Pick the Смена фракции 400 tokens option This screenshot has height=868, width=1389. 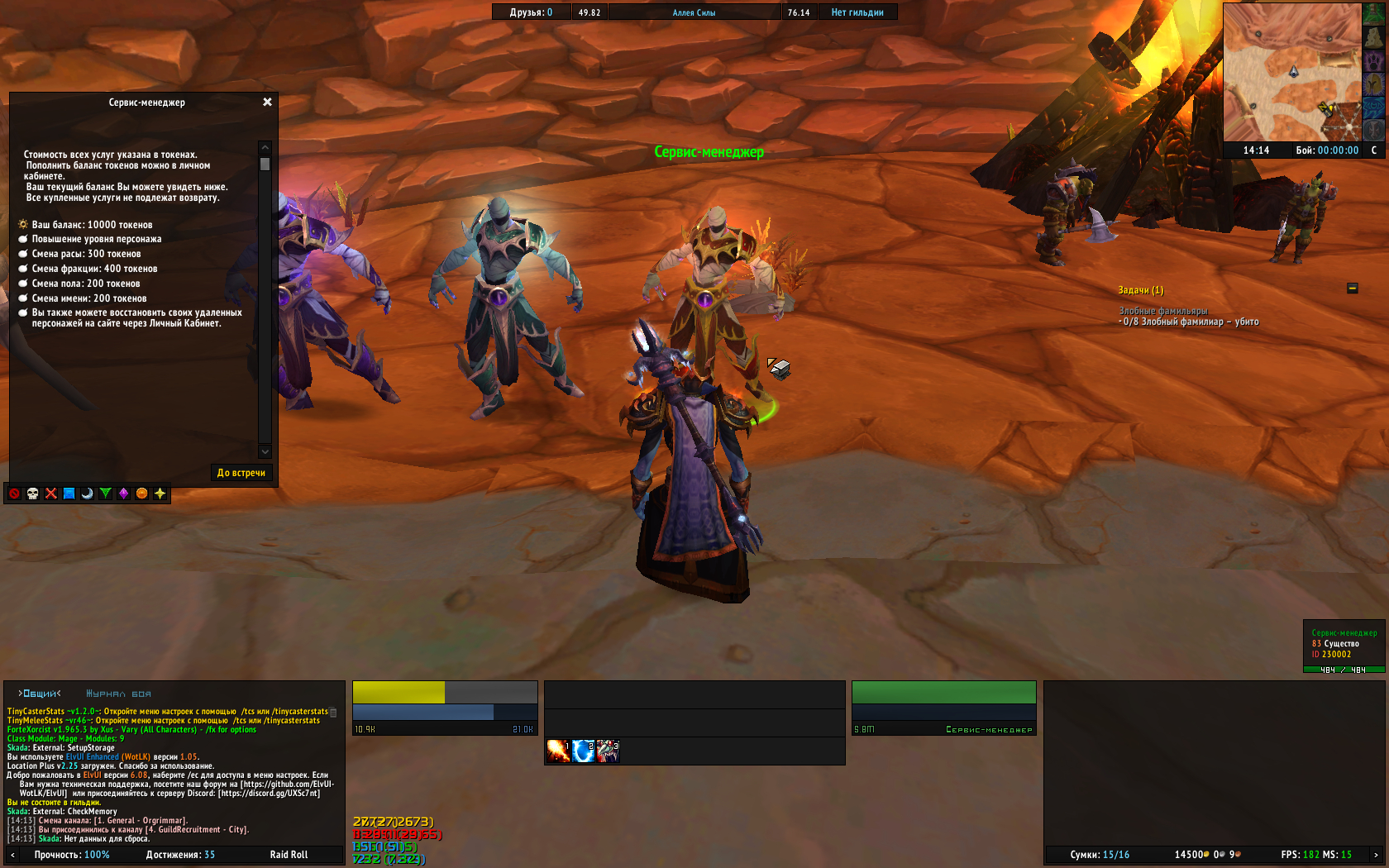click(x=94, y=269)
